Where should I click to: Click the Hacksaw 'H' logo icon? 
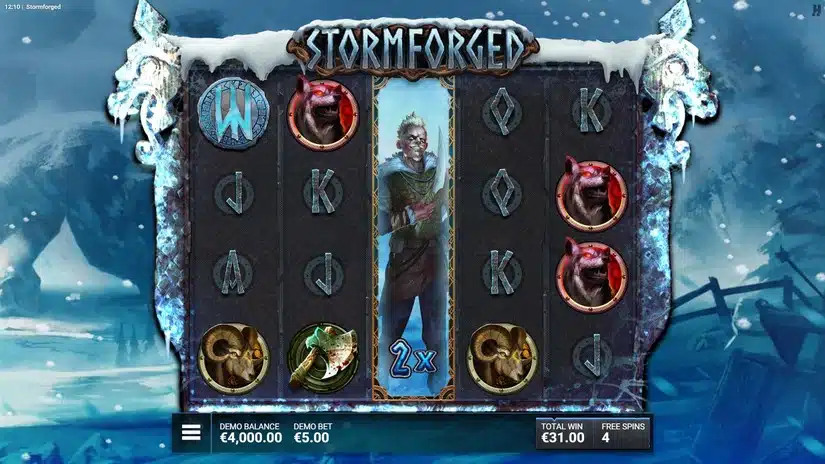point(816,7)
